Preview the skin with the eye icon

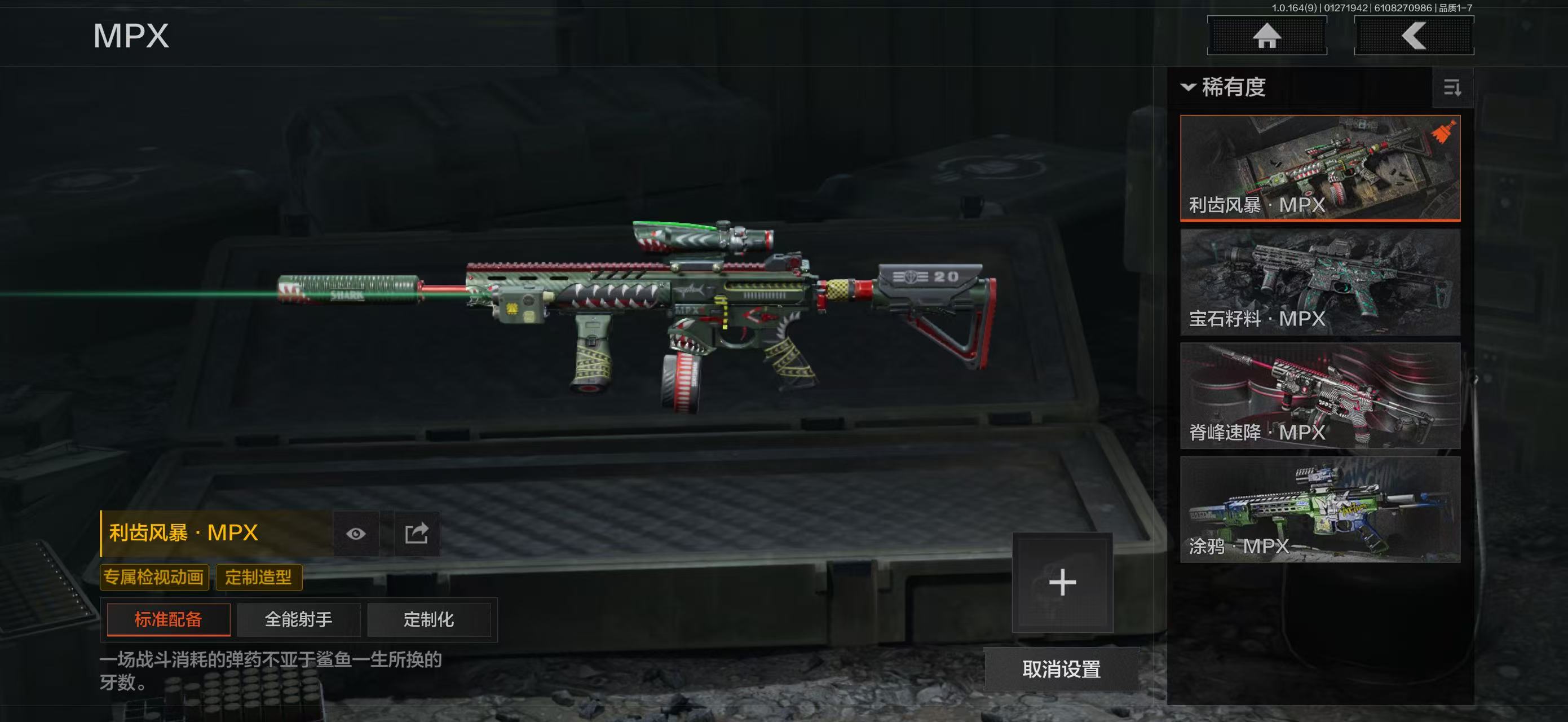coord(356,534)
